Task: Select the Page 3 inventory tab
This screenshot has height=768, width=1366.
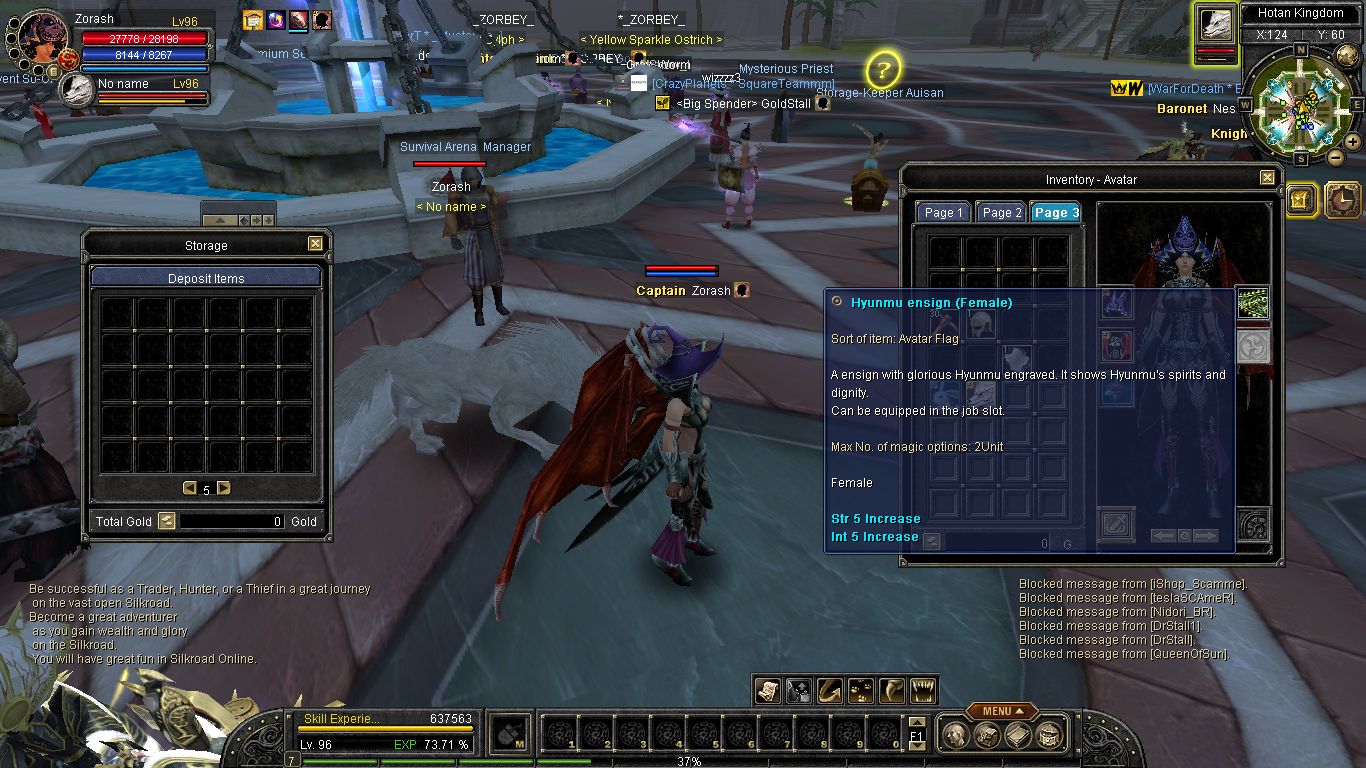Action: click(x=1056, y=212)
